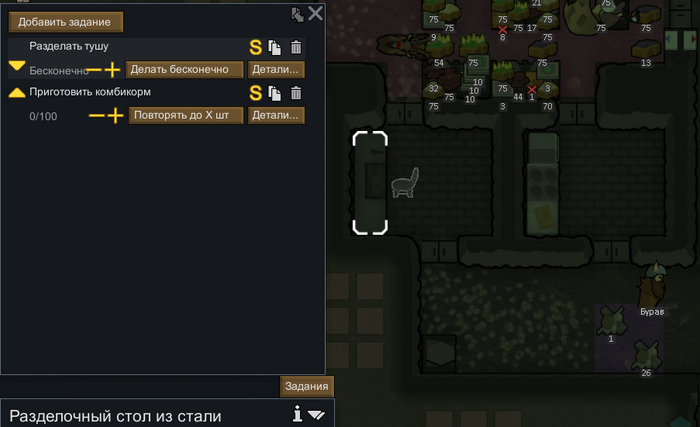Move the 'Приготовить комбикорм' bill up
The width and height of the screenshot is (700, 427).
(17, 92)
